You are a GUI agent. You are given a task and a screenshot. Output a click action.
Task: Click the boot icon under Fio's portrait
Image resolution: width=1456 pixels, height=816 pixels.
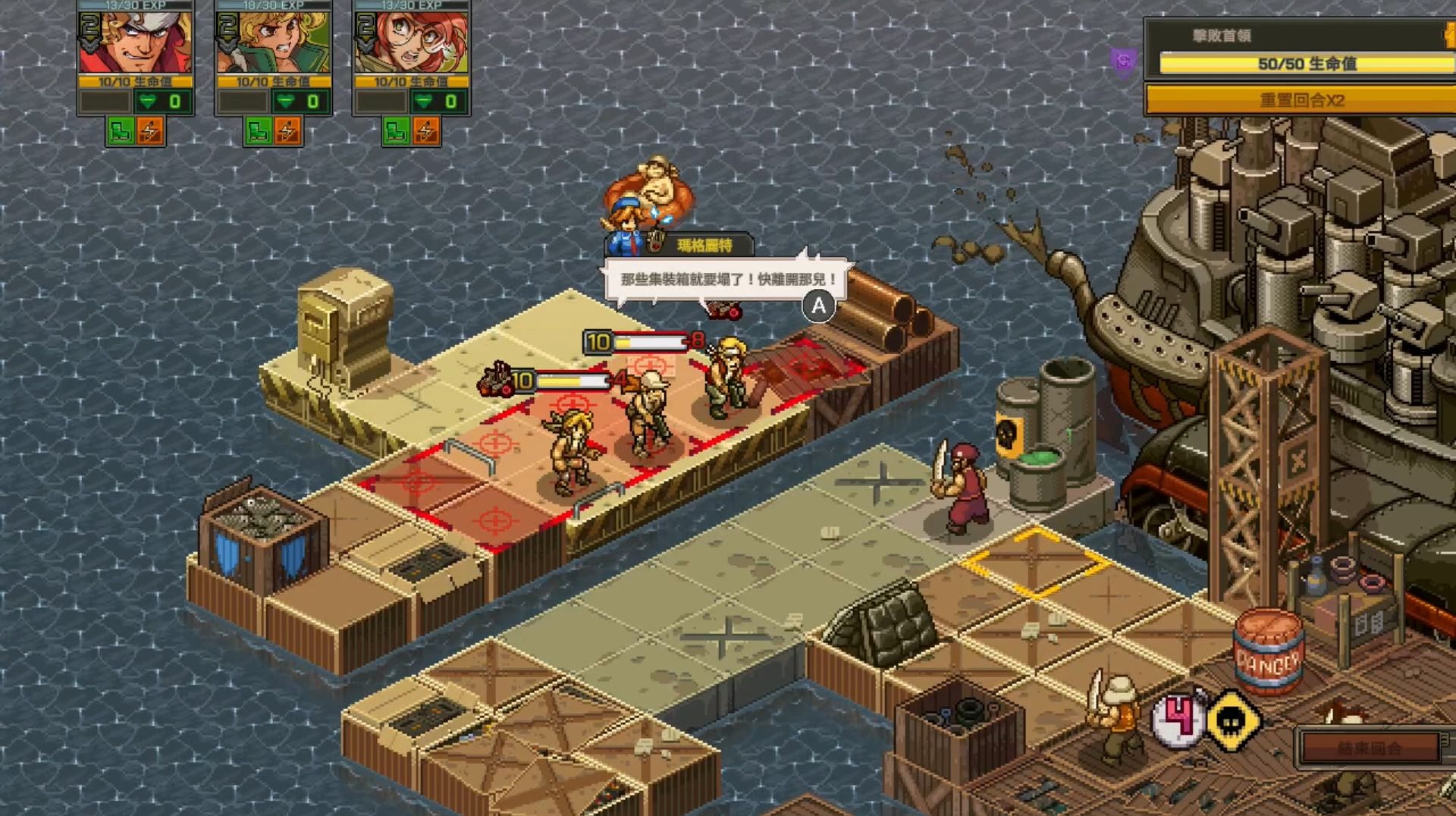(397, 131)
